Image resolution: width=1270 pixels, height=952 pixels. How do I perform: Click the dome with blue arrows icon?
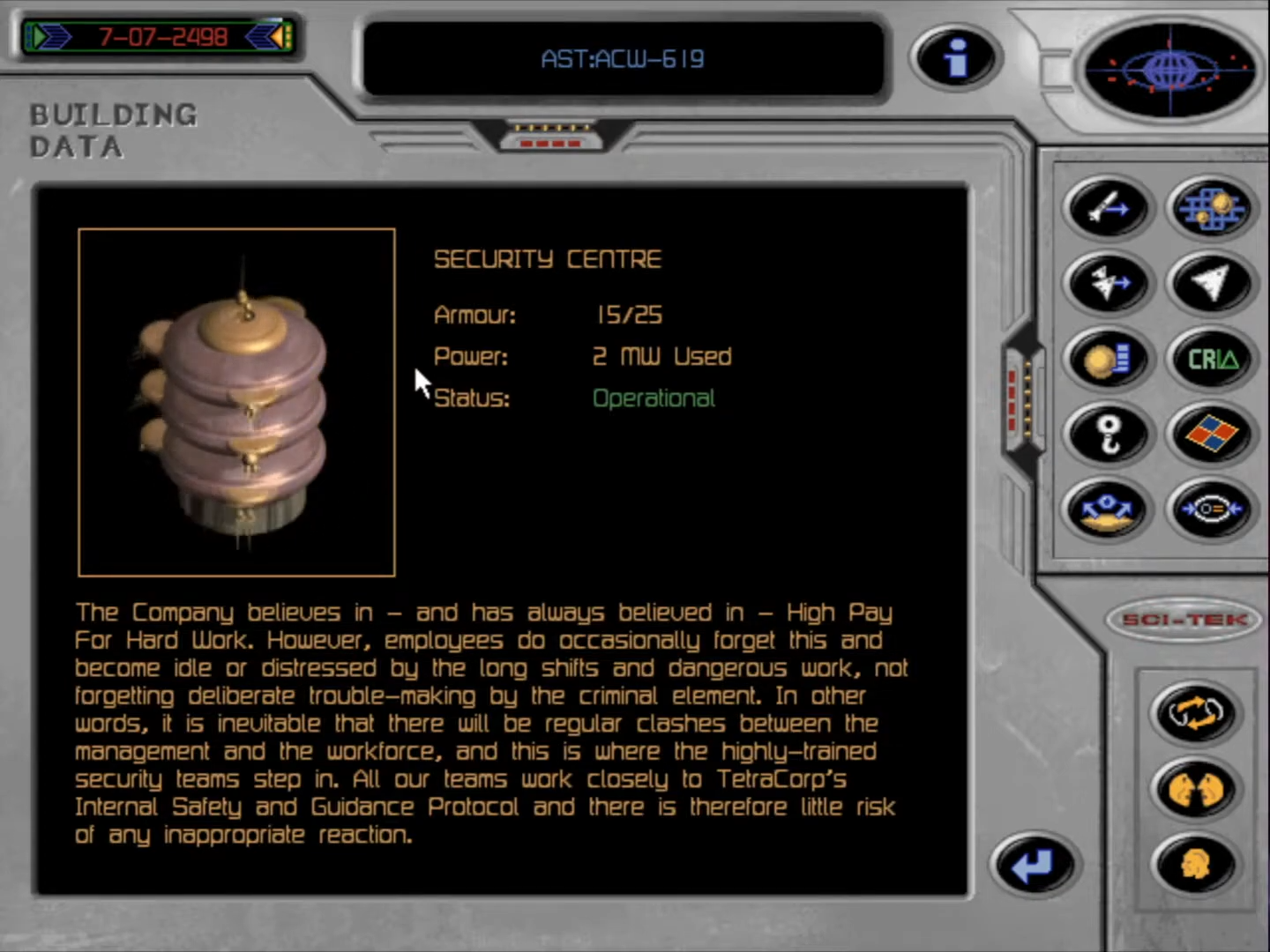point(1108,510)
